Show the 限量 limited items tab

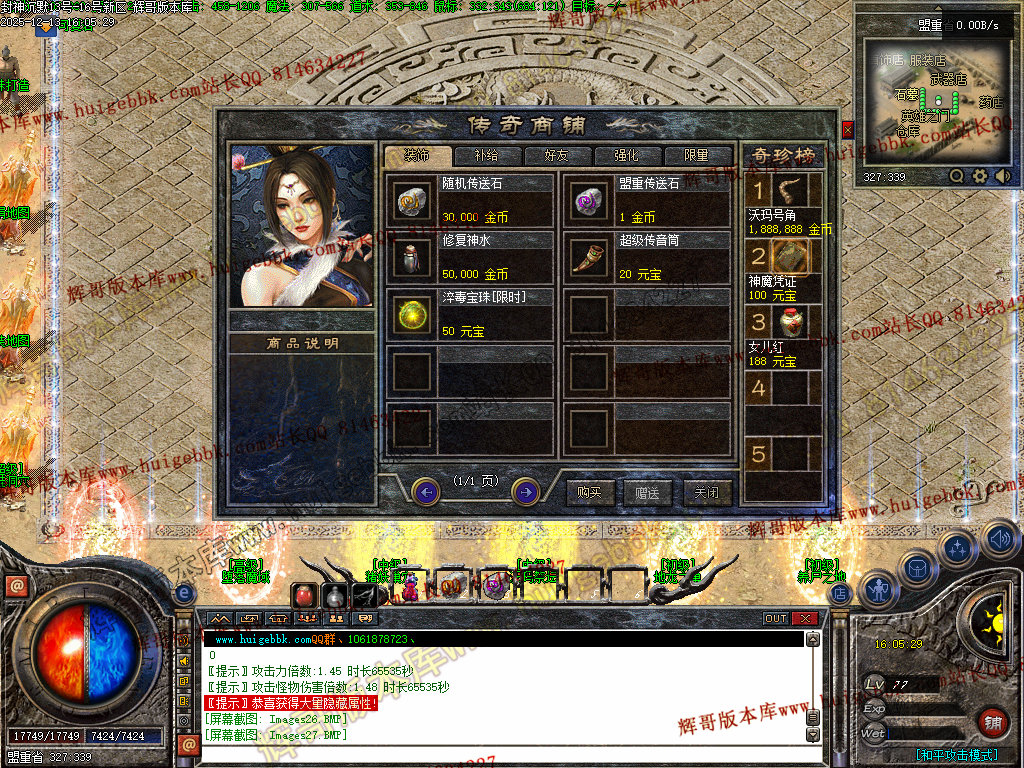click(x=696, y=156)
